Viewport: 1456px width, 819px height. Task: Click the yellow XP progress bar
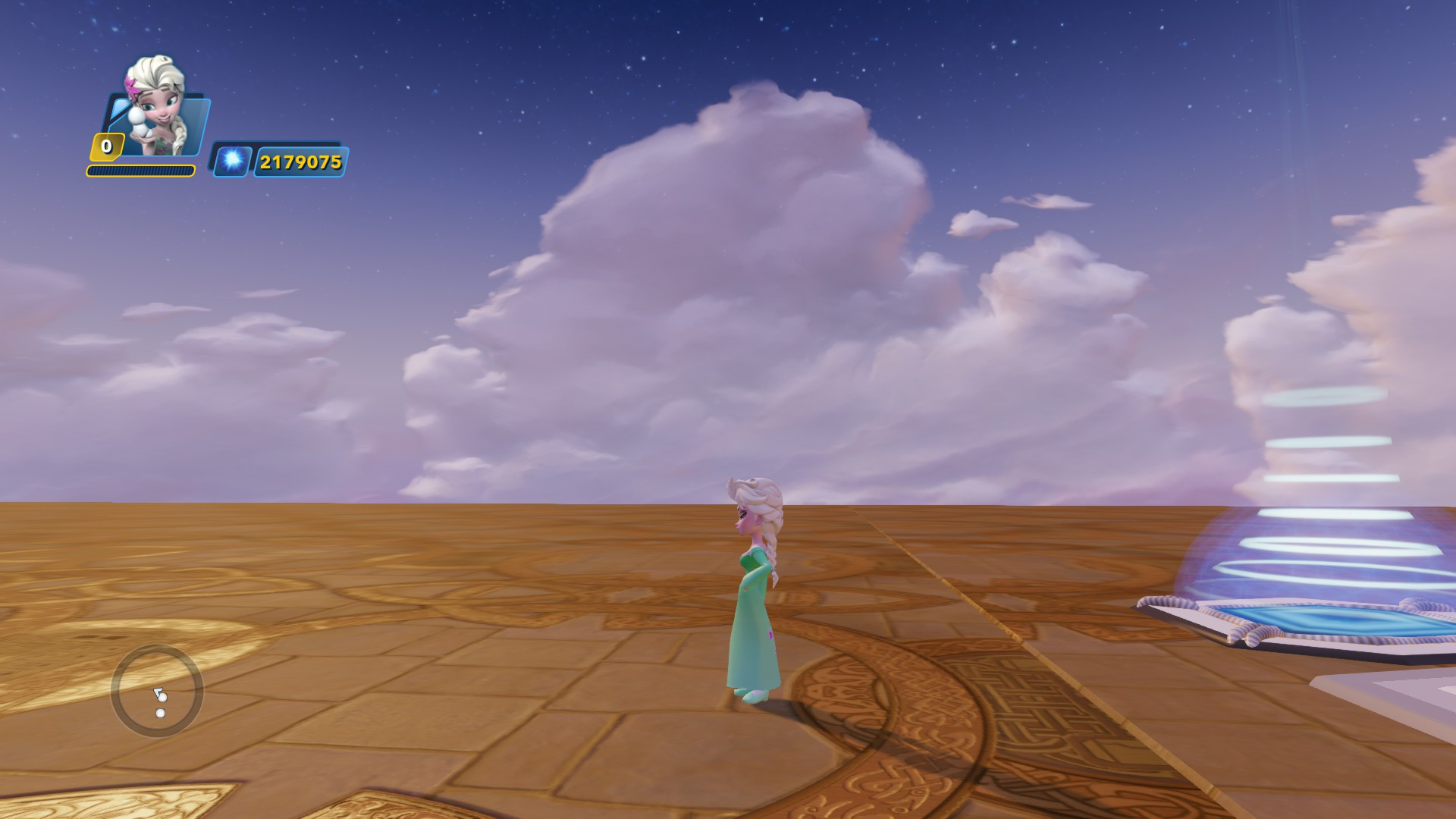(140, 171)
